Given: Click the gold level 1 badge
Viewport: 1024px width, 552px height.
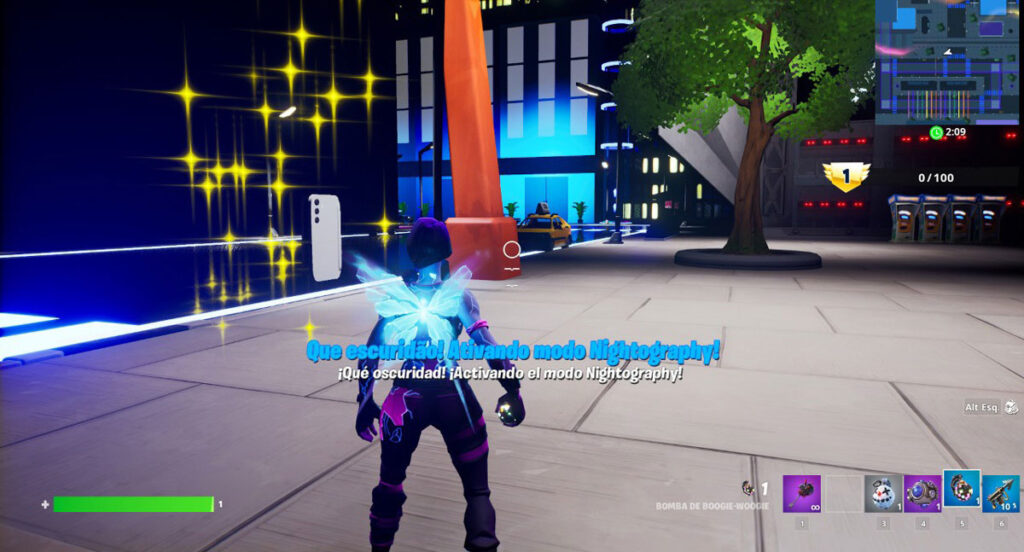Looking at the screenshot, I should pyautogui.click(x=846, y=176).
